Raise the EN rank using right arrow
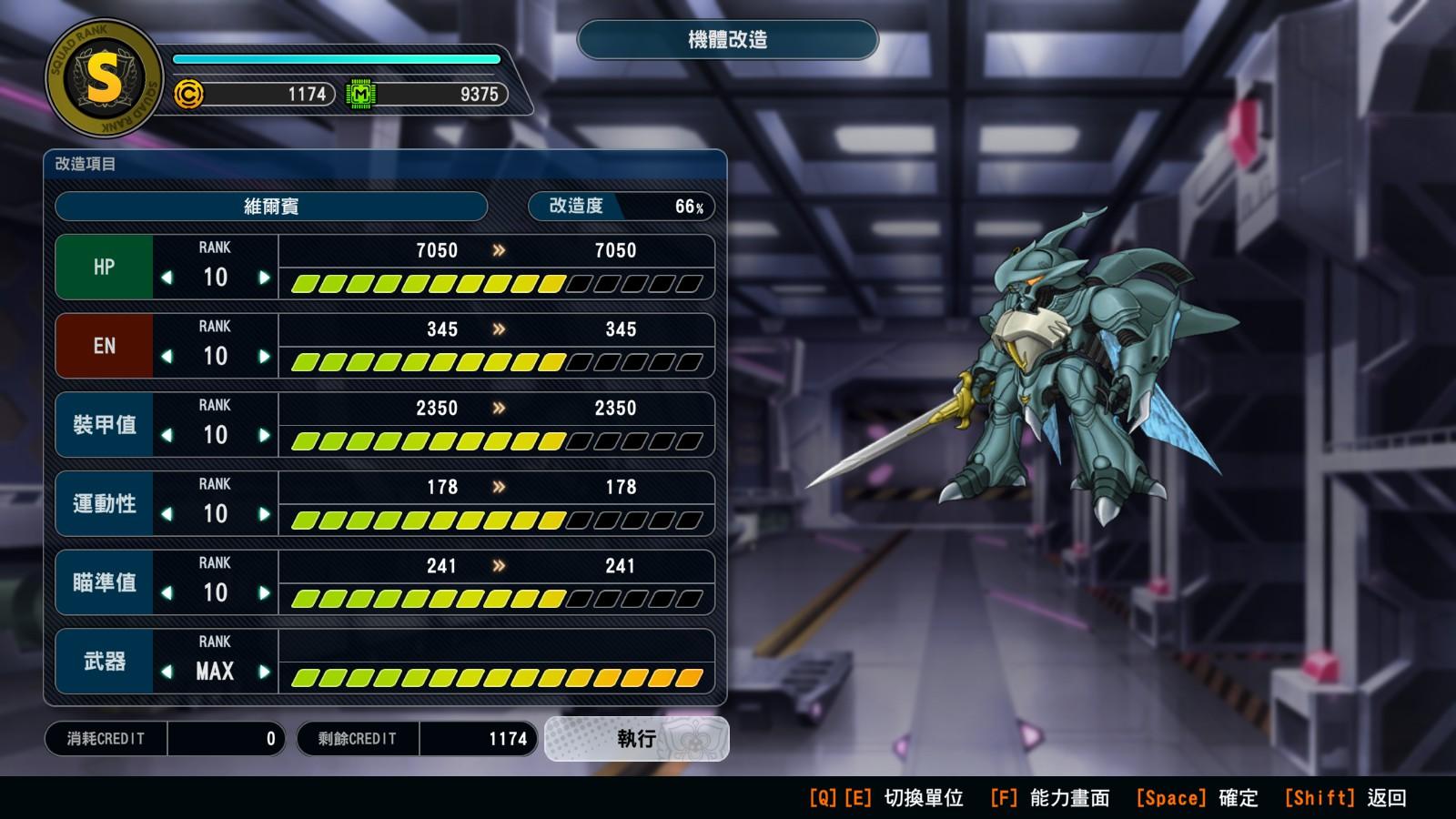The width and height of the screenshot is (1456, 819). pos(264,357)
